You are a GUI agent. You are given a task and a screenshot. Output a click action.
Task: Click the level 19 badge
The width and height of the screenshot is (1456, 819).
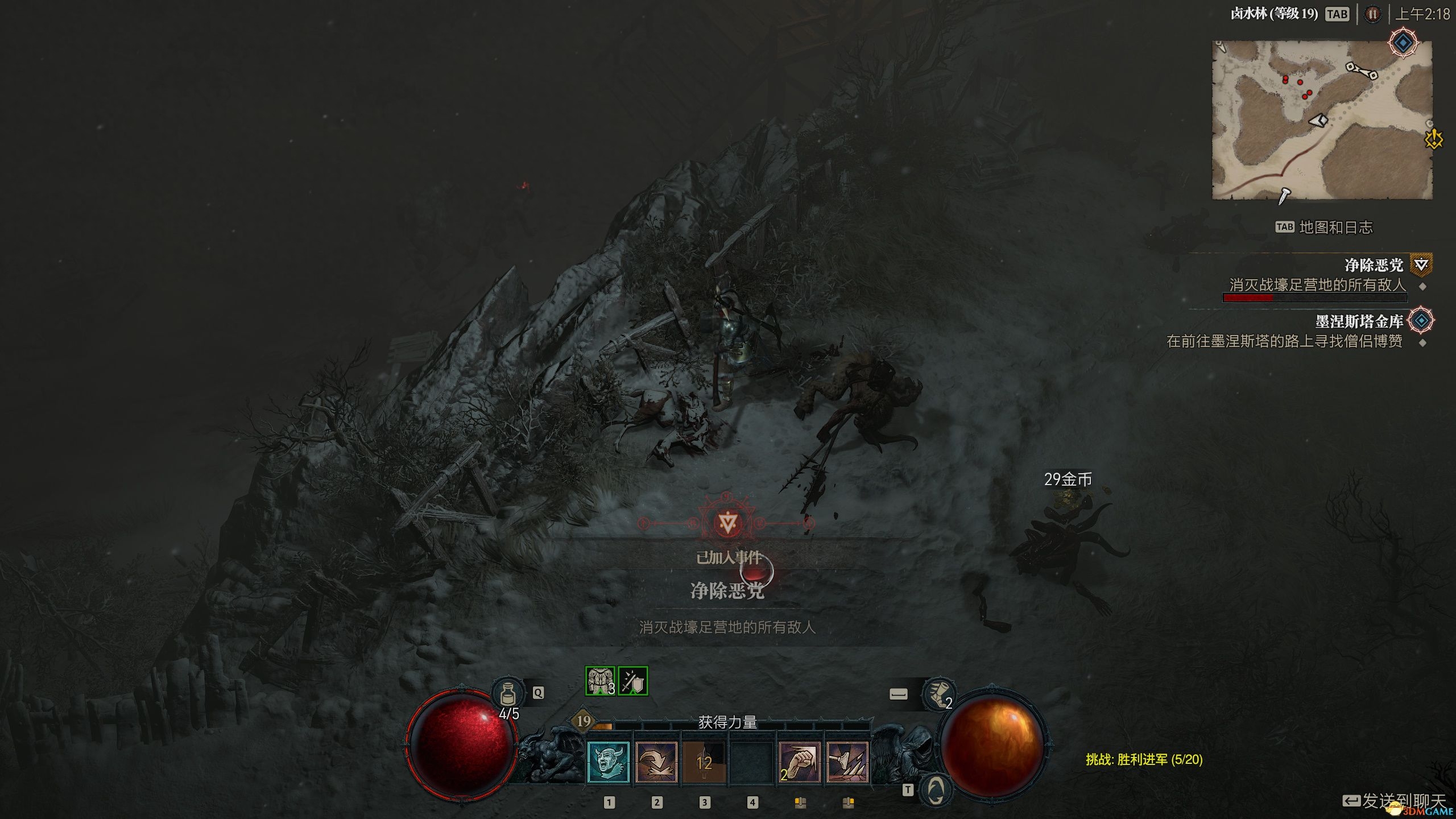[584, 722]
